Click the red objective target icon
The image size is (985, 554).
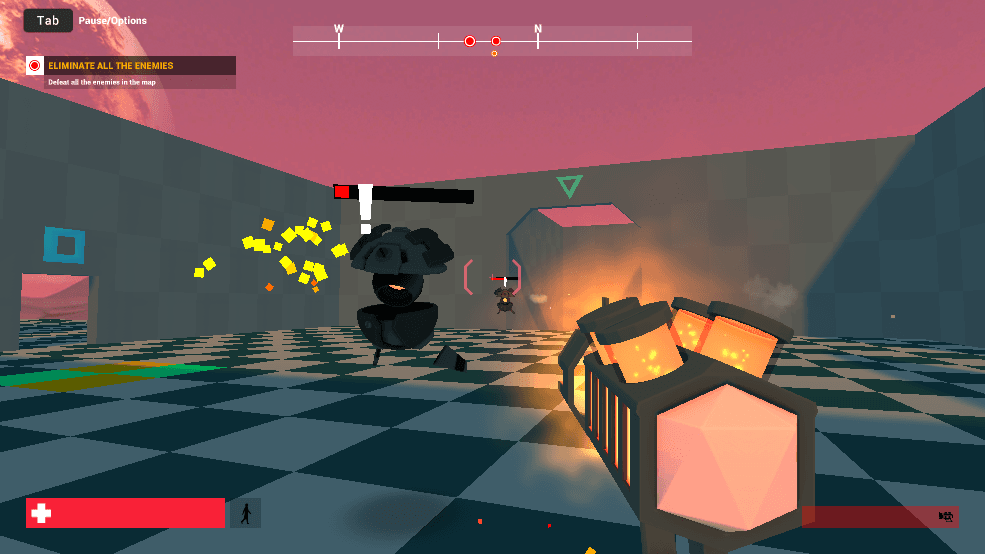(x=35, y=66)
